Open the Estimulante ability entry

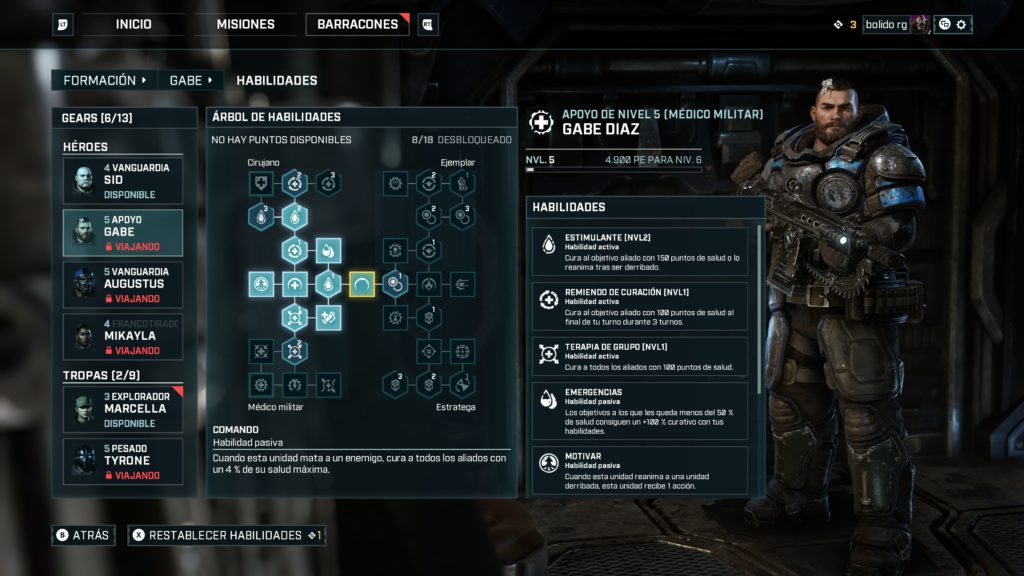(x=640, y=251)
